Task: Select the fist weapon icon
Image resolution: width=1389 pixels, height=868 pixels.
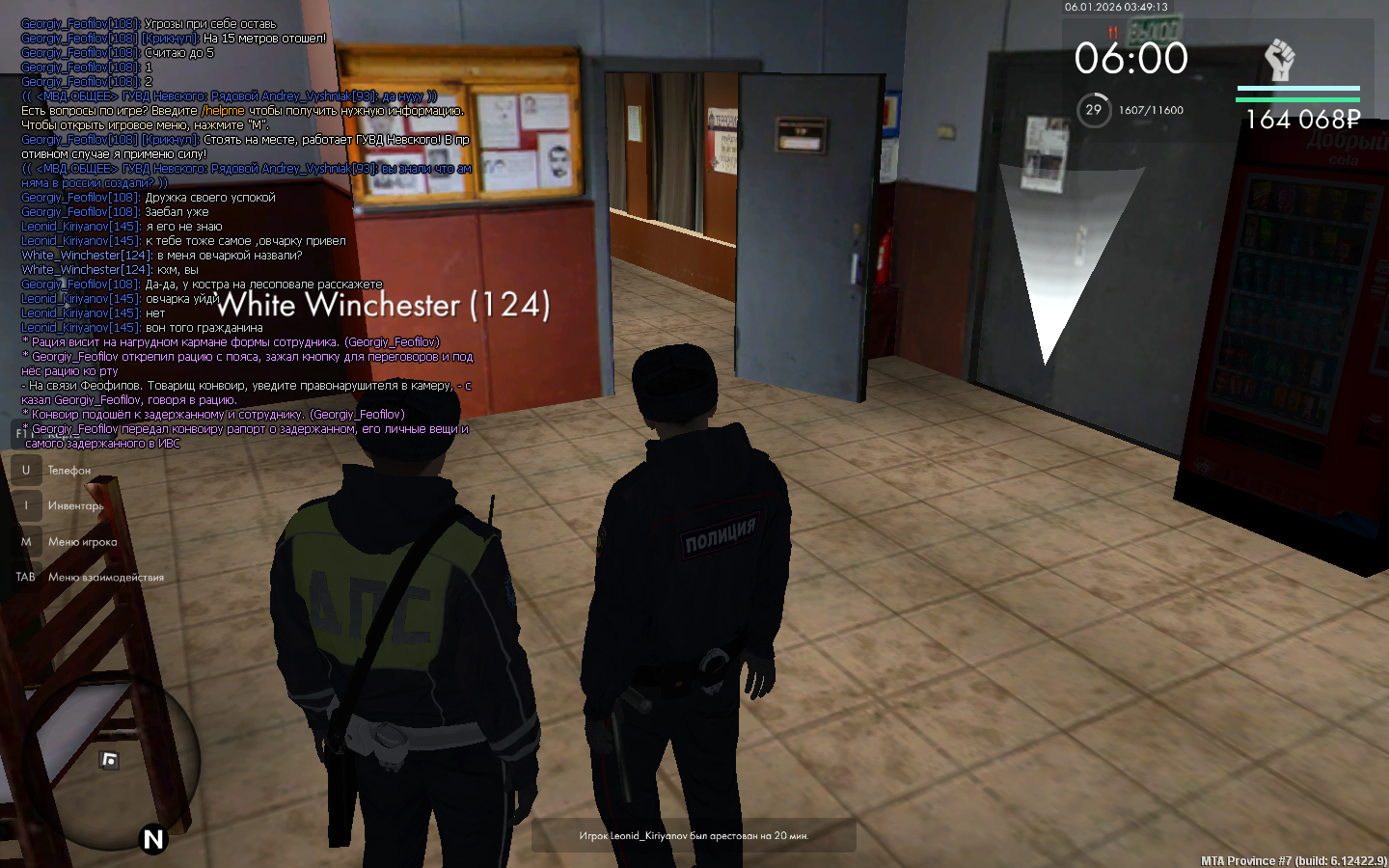Action: point(1279,60)
